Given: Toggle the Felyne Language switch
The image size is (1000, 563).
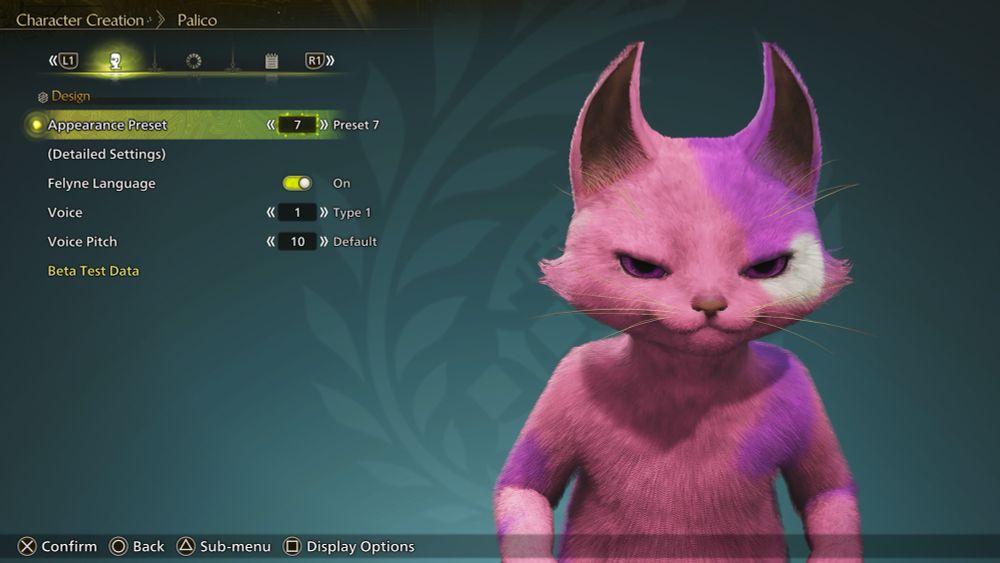Looking at the screenshot, I should point(297,183).
